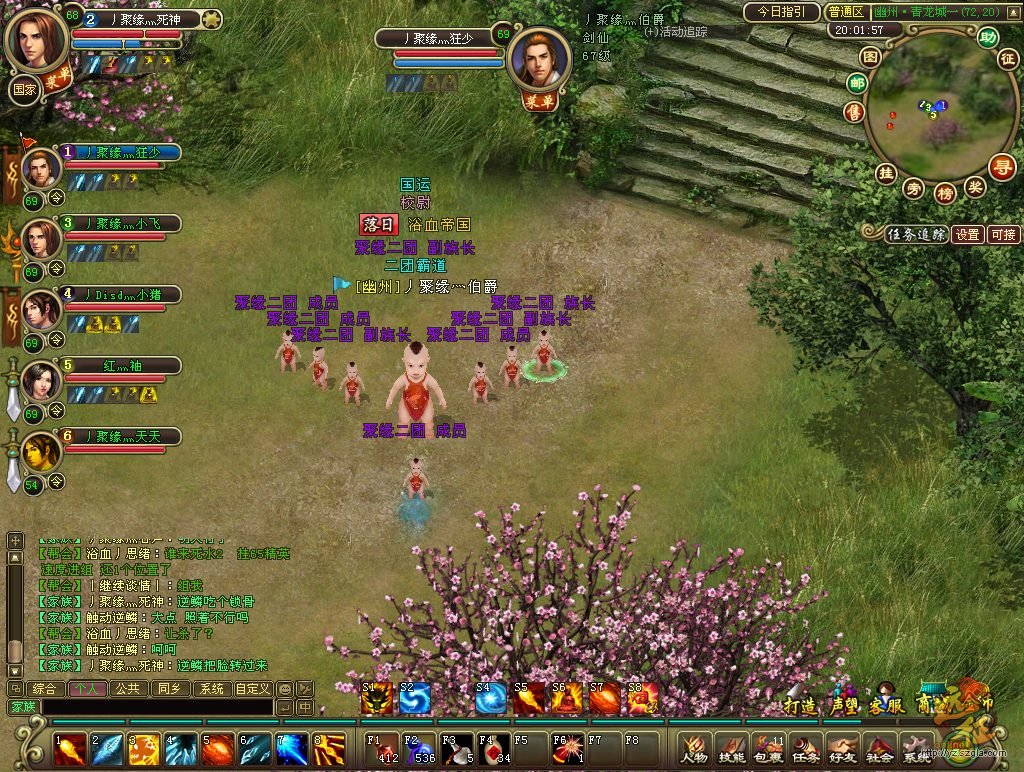Image resolution: width=1024 pixels, height=772 pixels.
Task: Open the 助 help button
Action: 988,38
